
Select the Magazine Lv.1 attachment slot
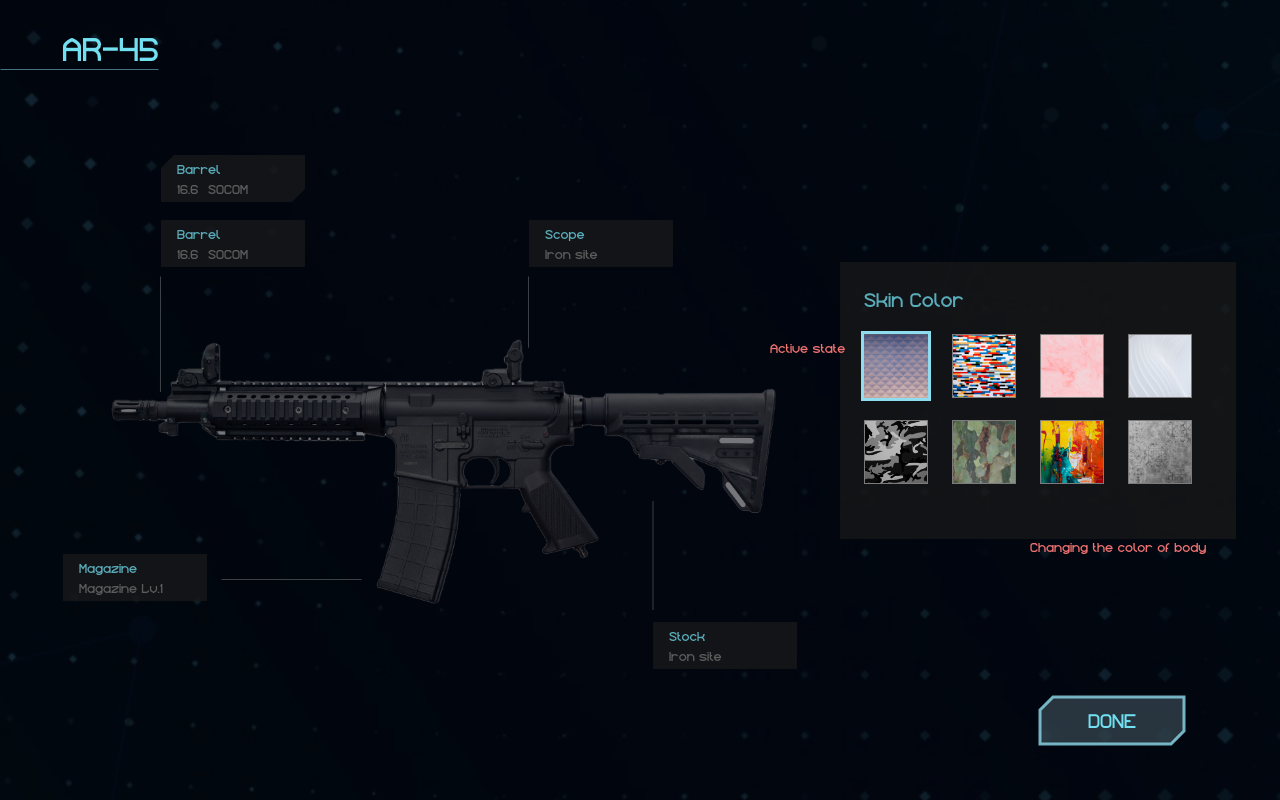[x=134, y=578]
